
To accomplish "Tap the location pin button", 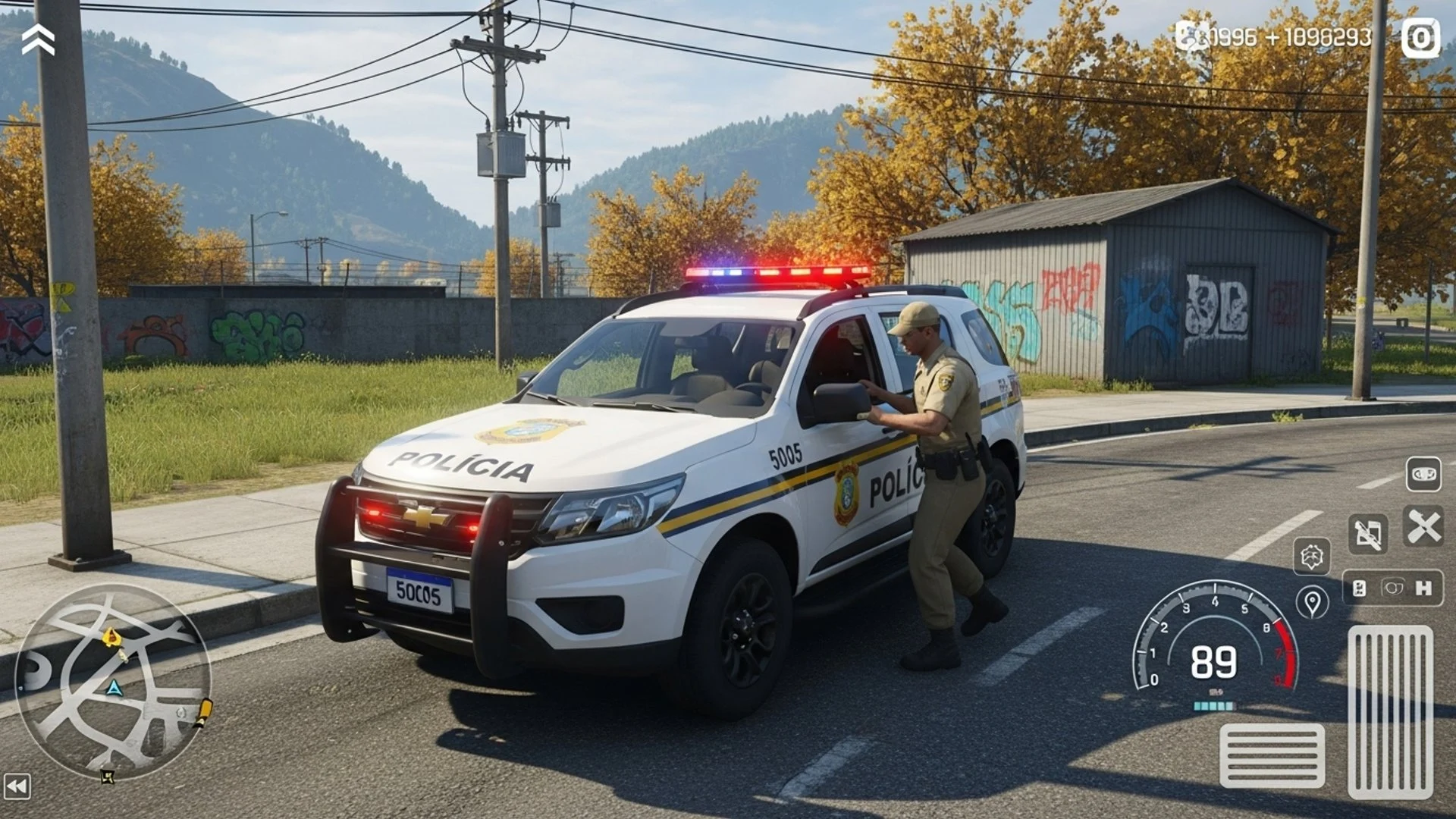I will 1312,603.
